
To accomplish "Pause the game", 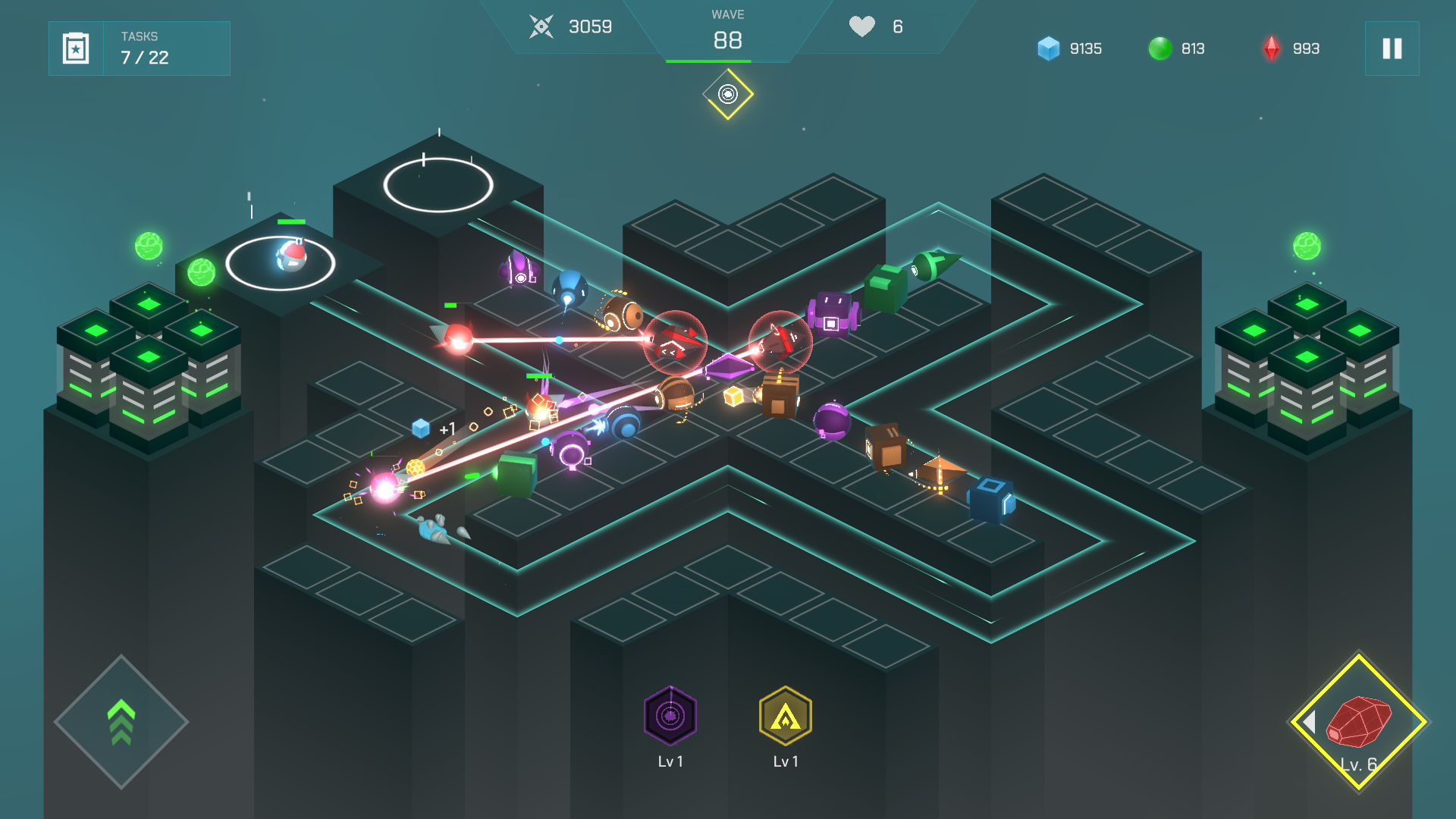I will 1392,49.
